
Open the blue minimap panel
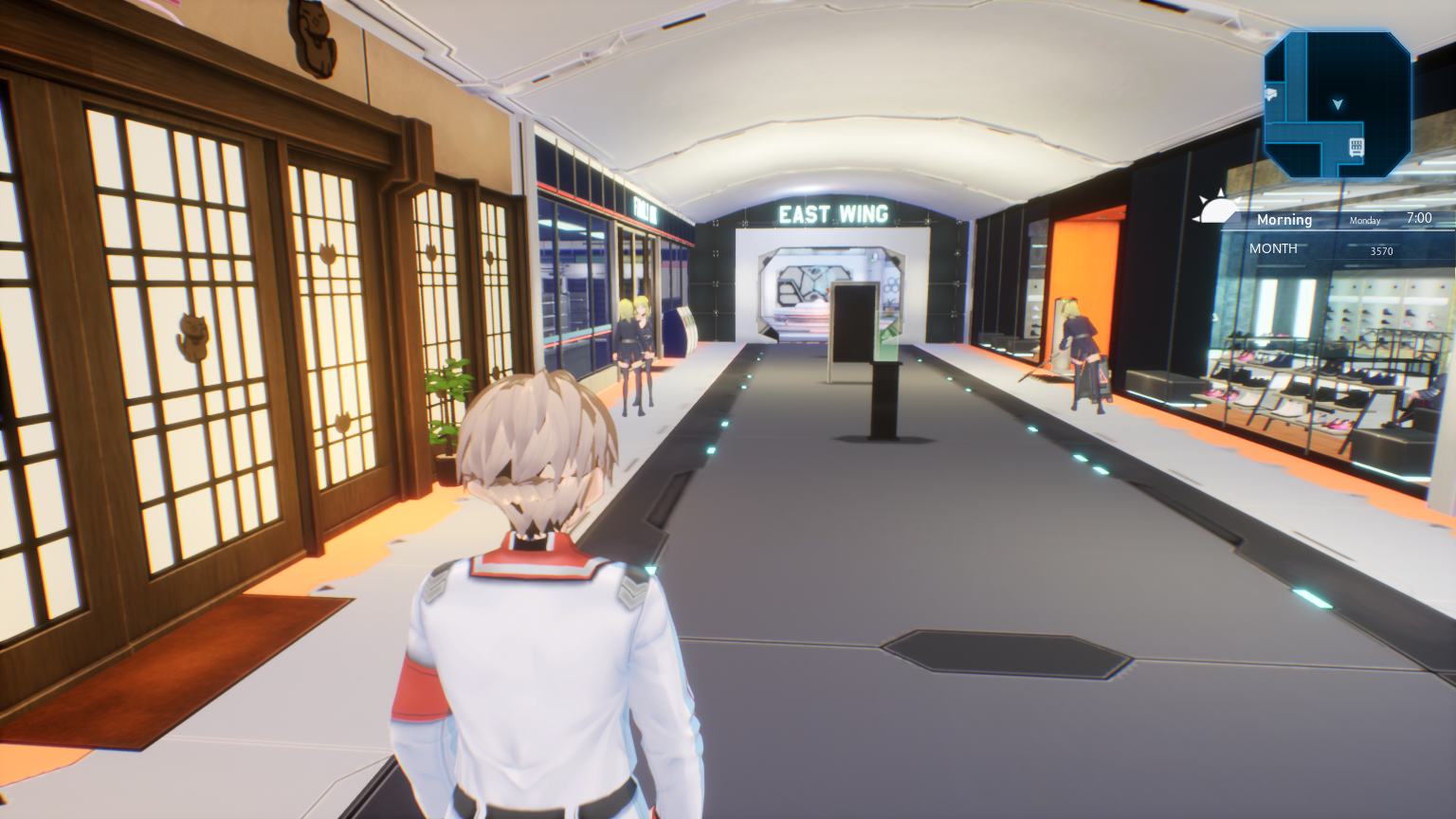click(x=1338, y=104)
